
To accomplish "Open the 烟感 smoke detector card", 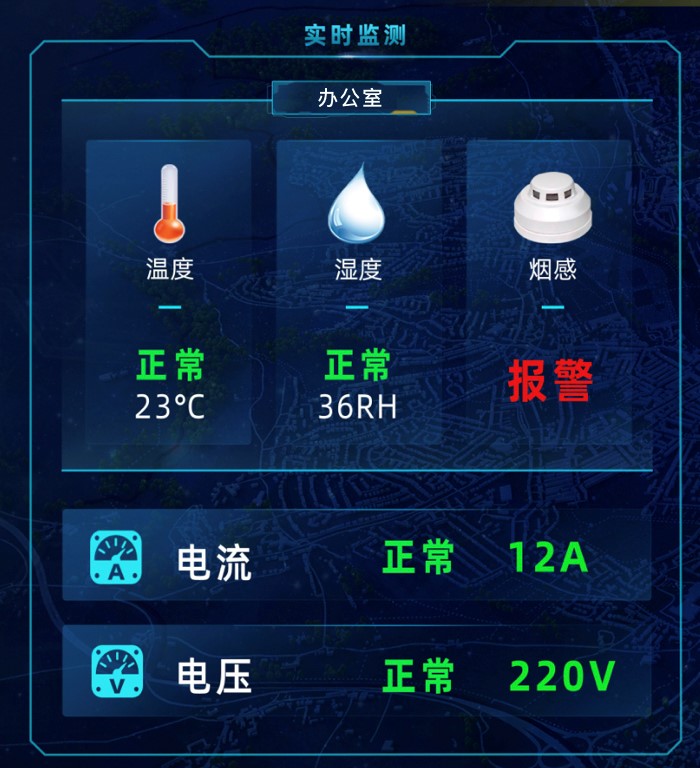I will tap(551, 290).
